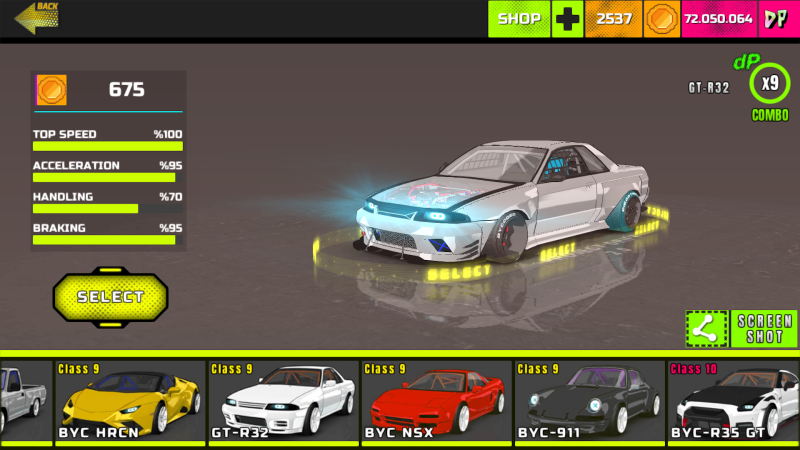
Task: Select the red BYC NSX car
Action: (436, 402)
